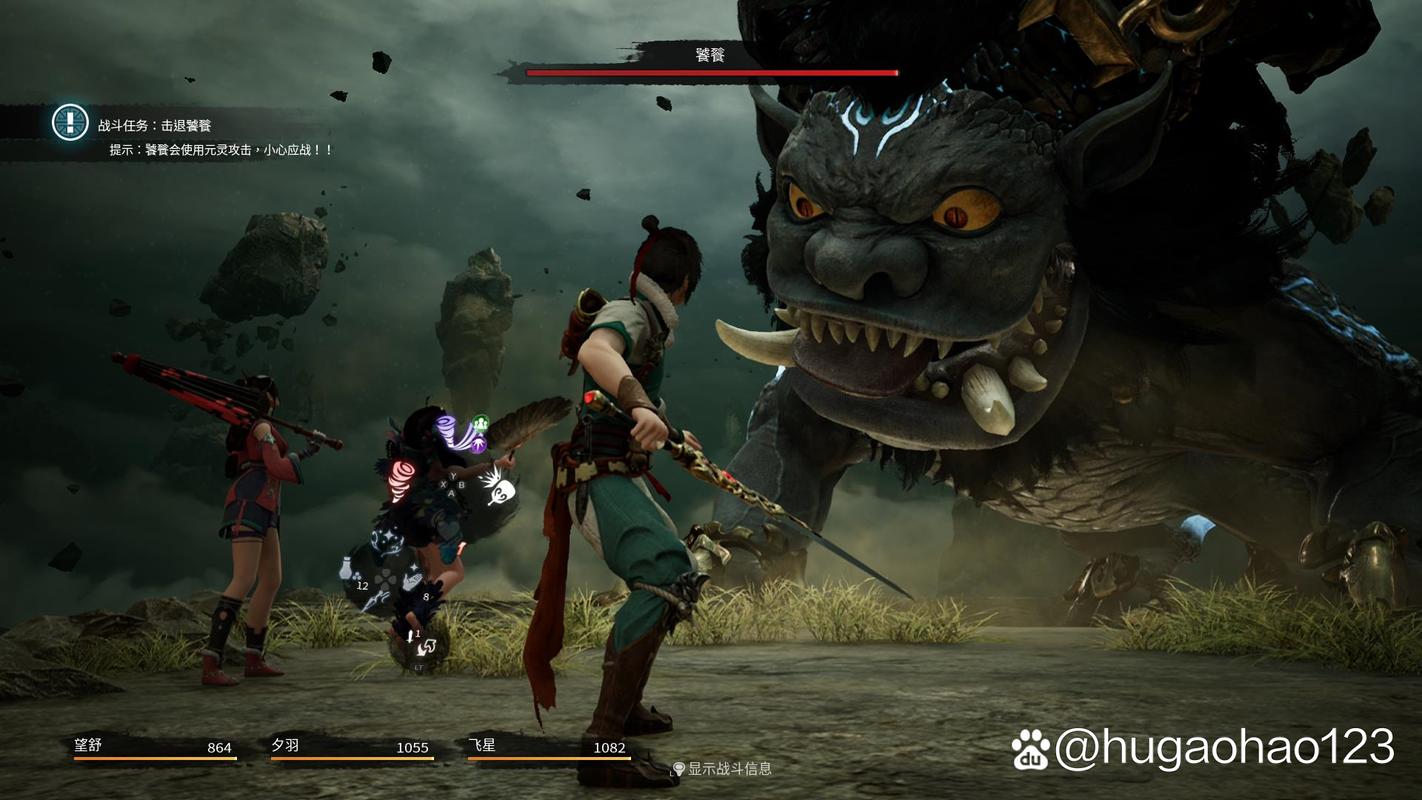Activate the sparkling hand skill
The height and width of the screenshot is (800, 1422).
click(x=412, y=580)
